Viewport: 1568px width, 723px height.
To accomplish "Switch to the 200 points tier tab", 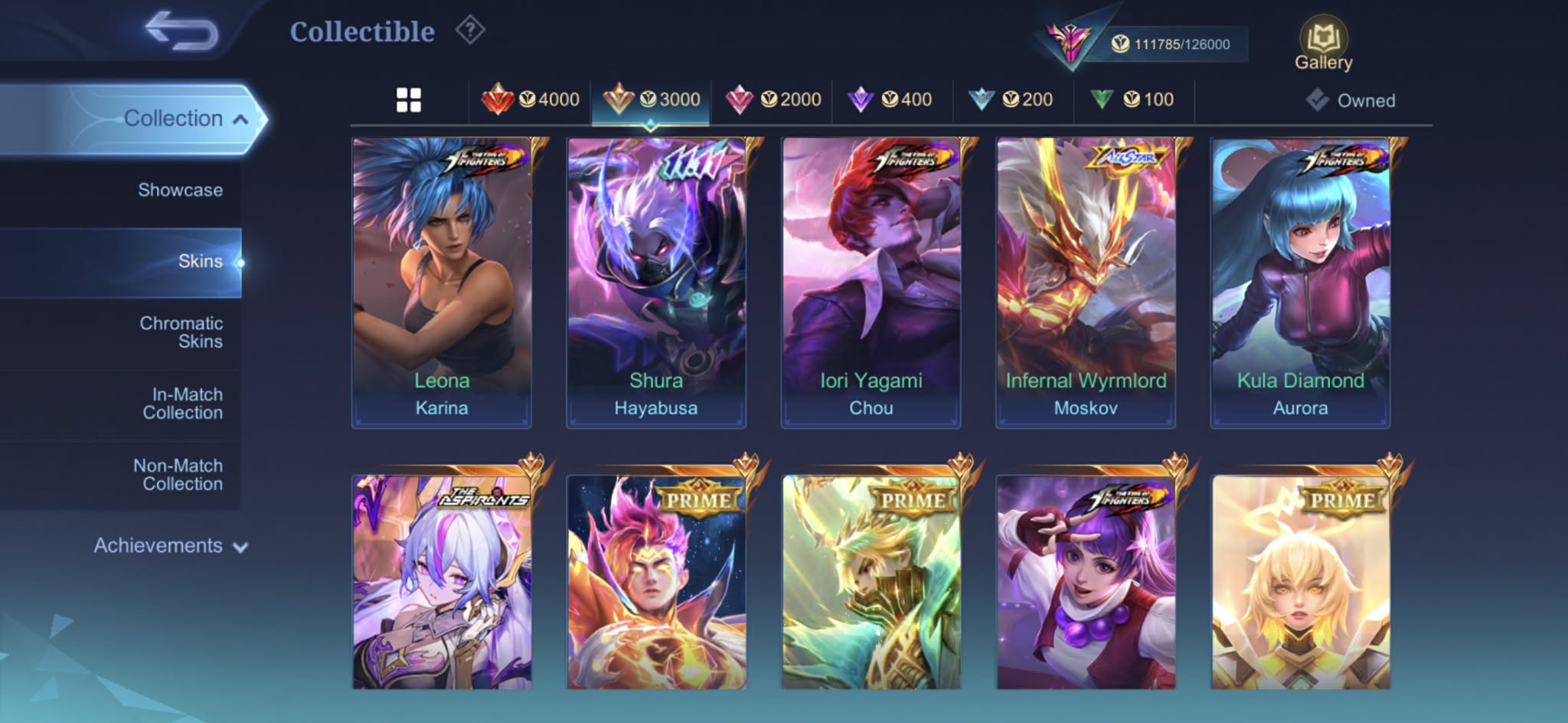I will click(1012, 100).
